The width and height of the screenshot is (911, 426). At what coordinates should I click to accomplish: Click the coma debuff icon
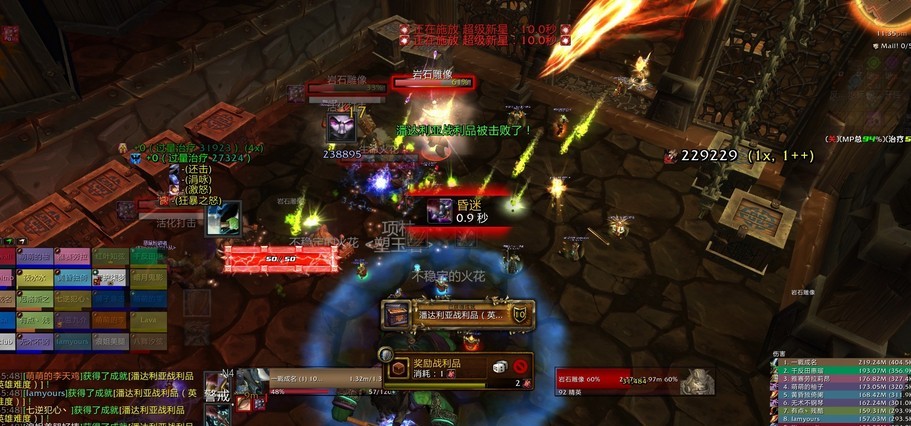(440, 210)
